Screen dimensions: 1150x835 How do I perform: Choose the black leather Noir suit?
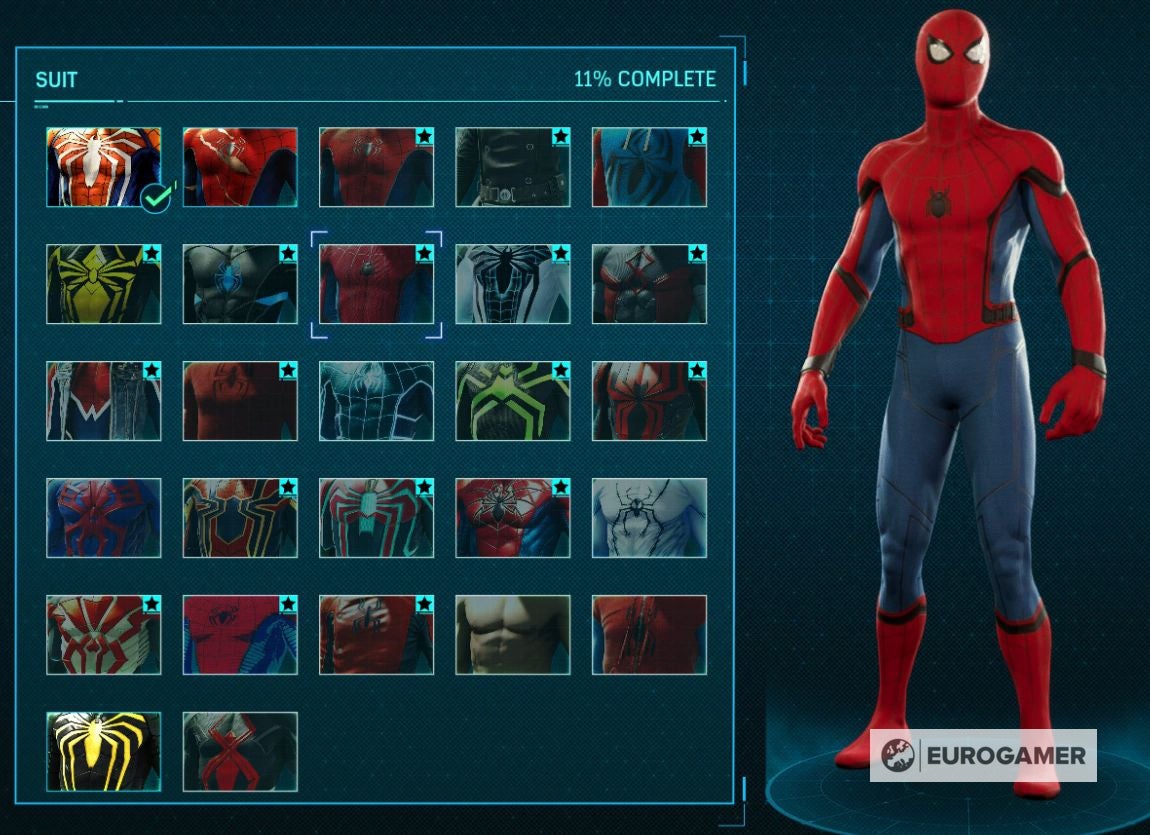[x=512, y=167]
